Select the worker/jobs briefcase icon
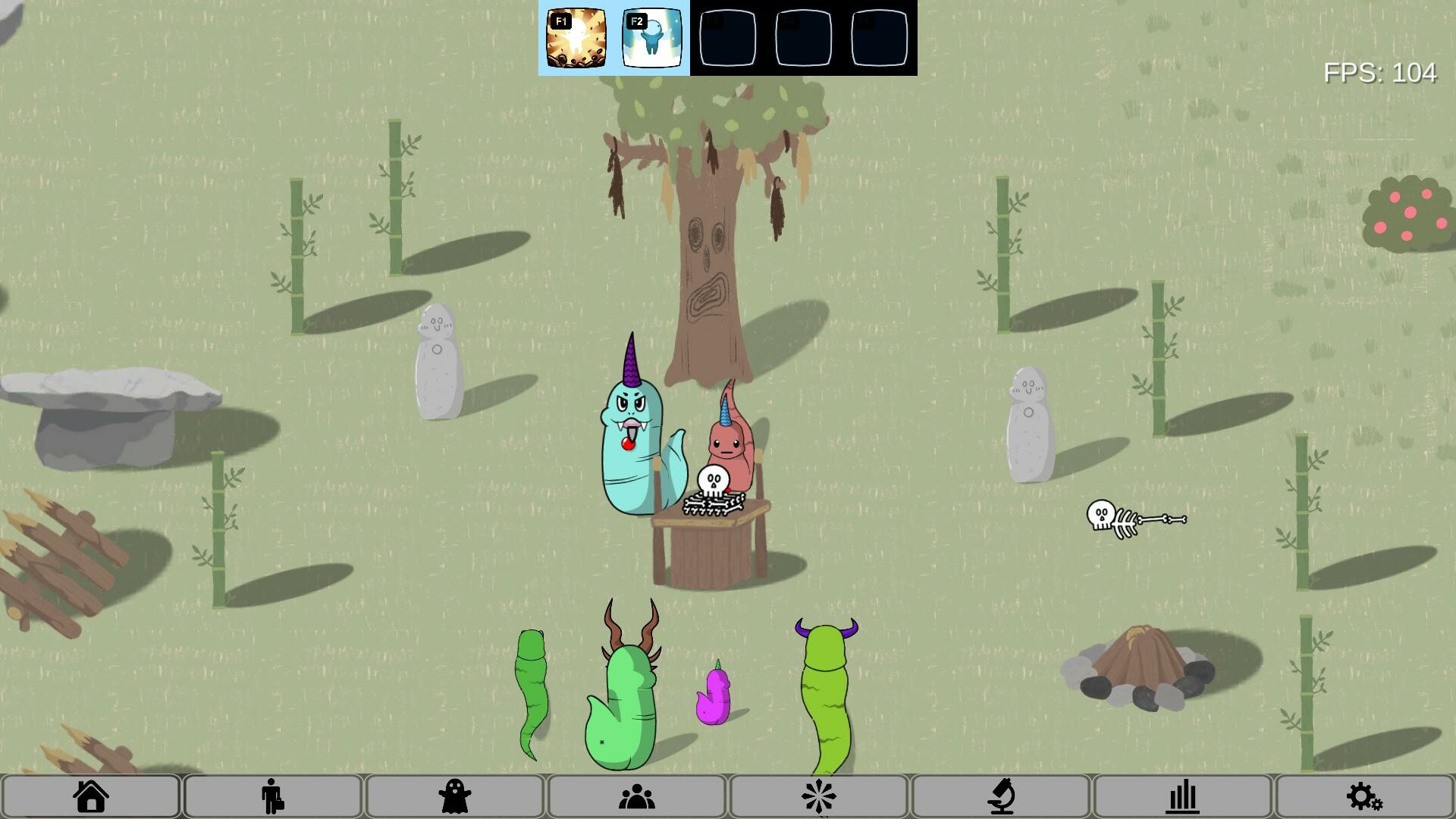 point(273,796)
